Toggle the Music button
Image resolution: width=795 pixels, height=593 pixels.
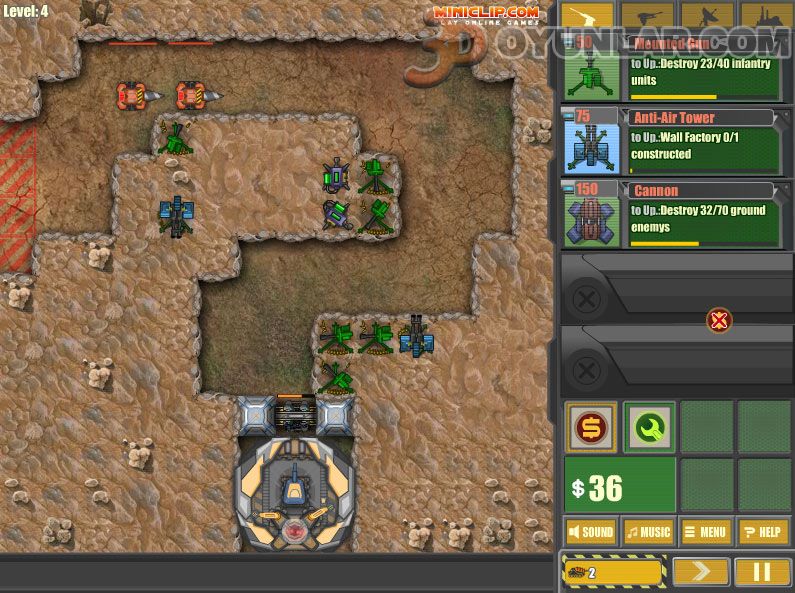[649, 532]
